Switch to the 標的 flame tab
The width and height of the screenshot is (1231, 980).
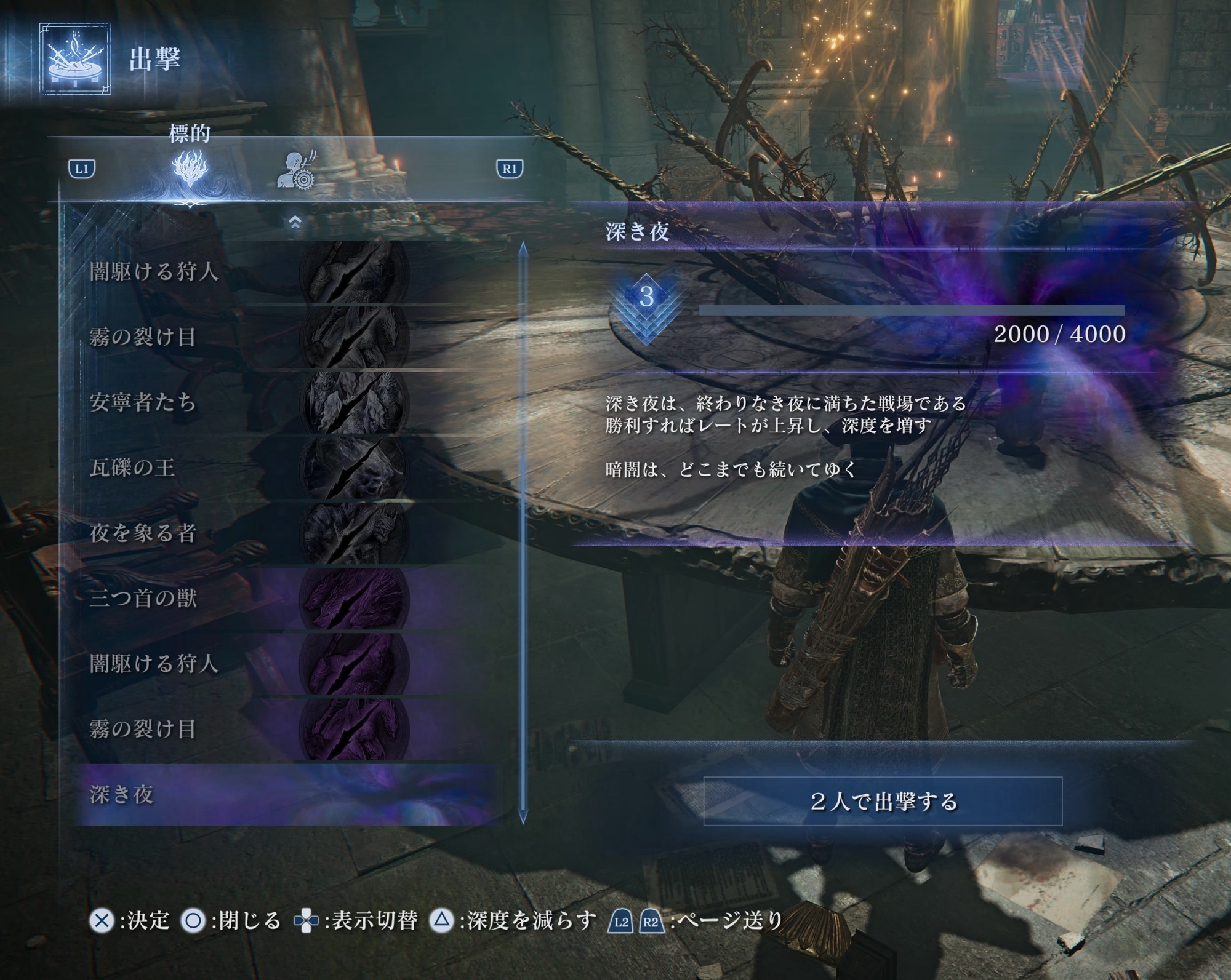(x=190, y=169)
